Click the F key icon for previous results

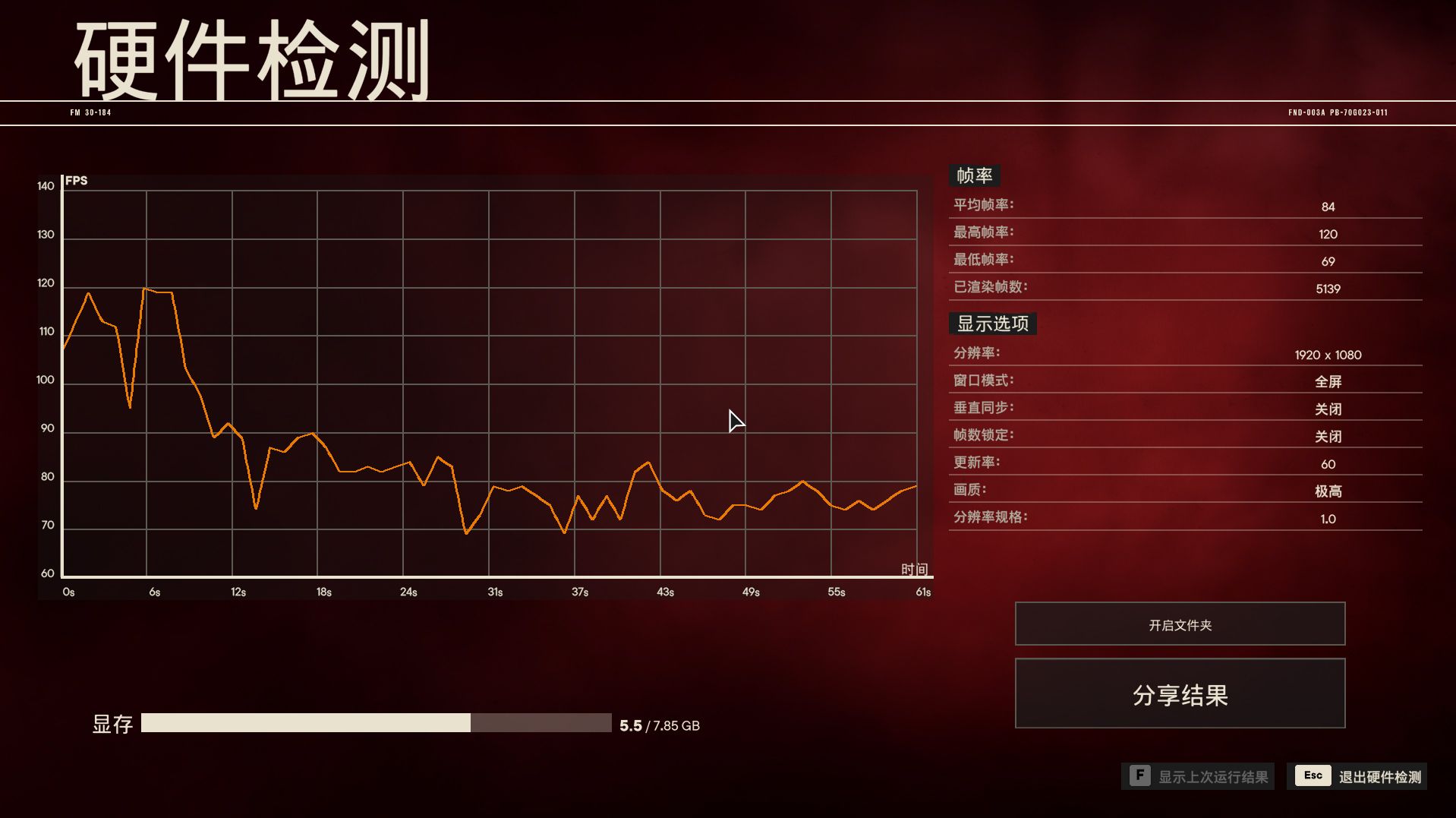tap(1140, 775)
